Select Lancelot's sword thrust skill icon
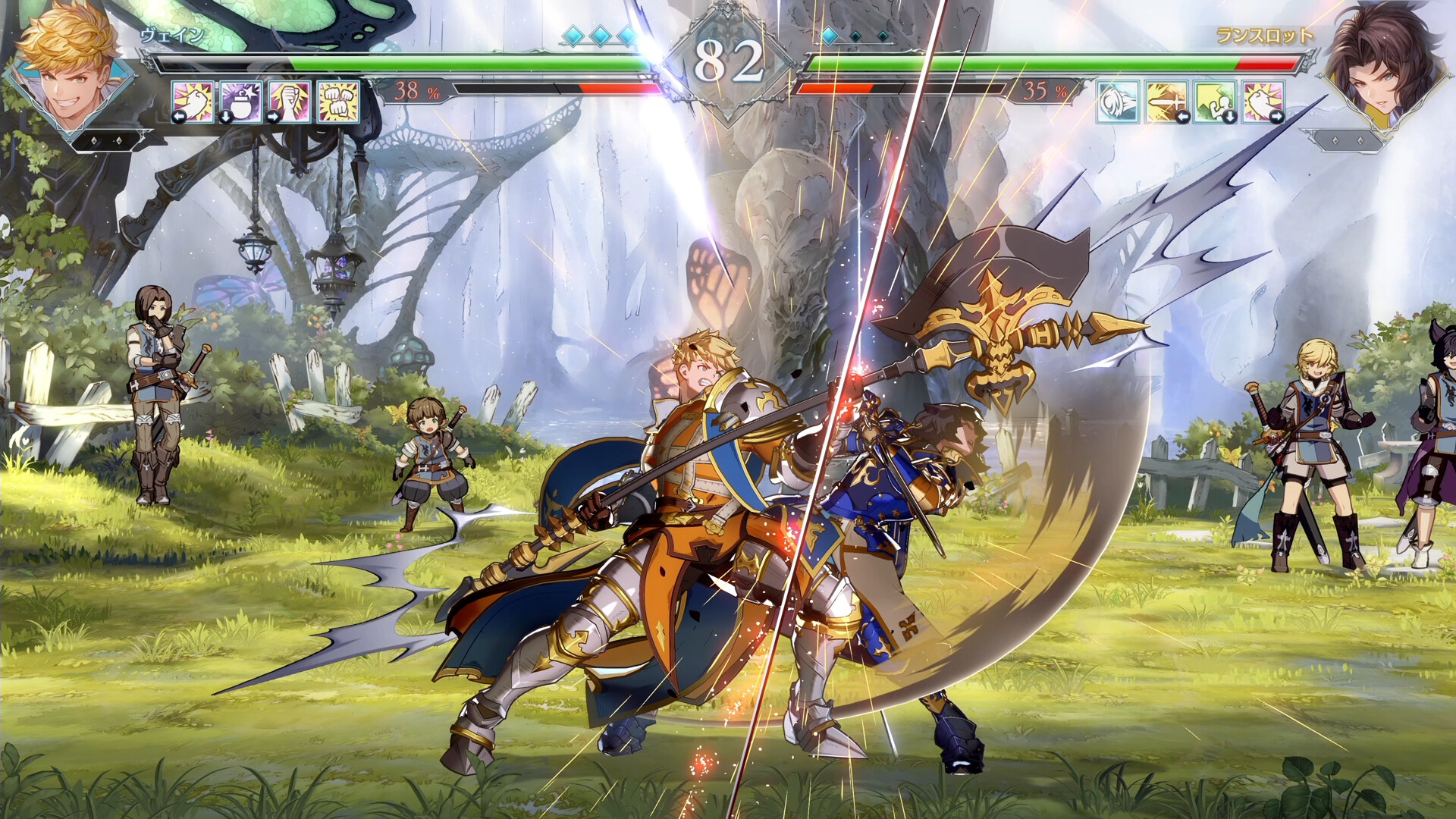1456x819 pixels. tap(1166, 101)
